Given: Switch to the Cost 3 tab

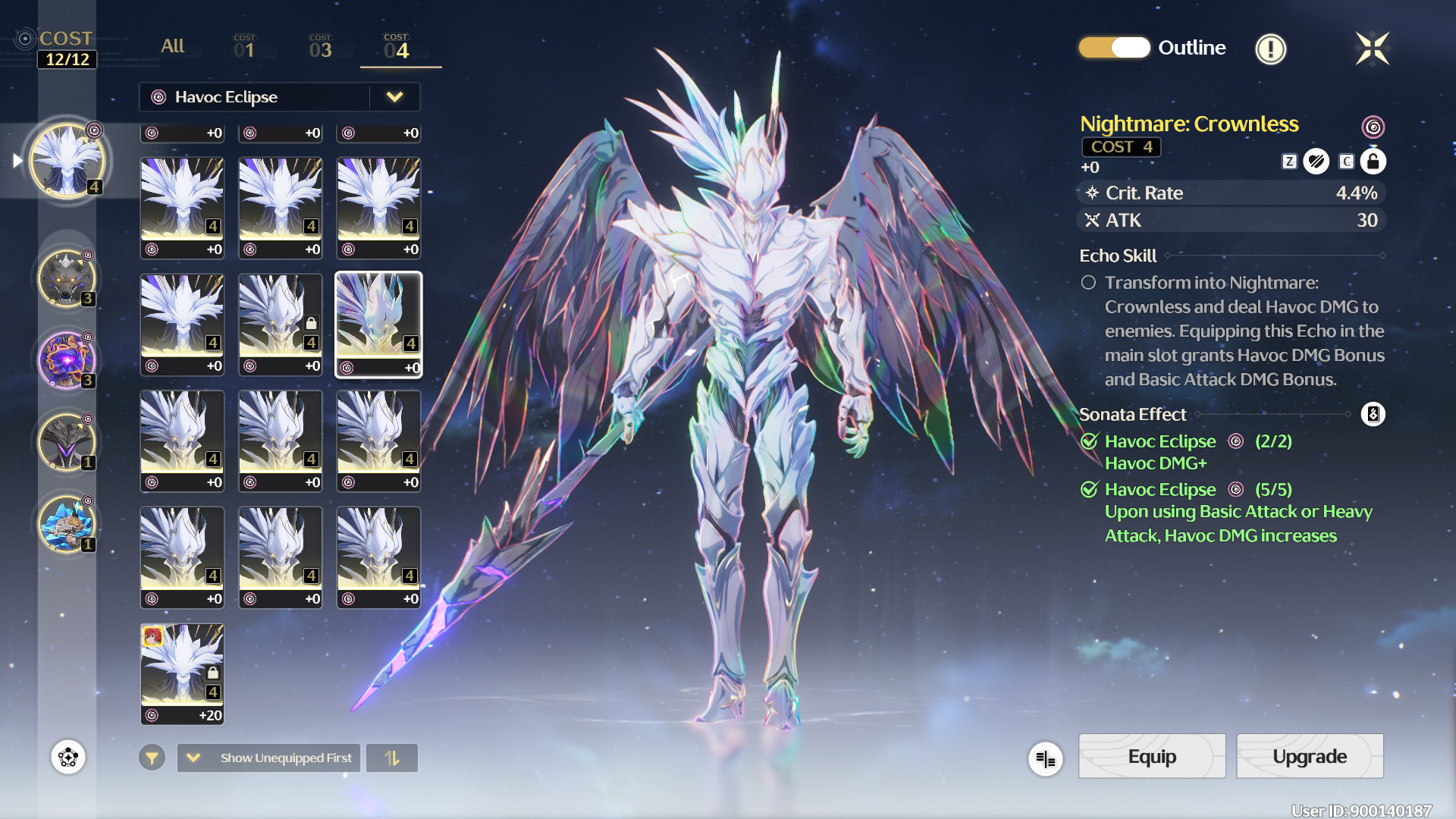Looking at the screenshot, I should (x=320, y=47).
